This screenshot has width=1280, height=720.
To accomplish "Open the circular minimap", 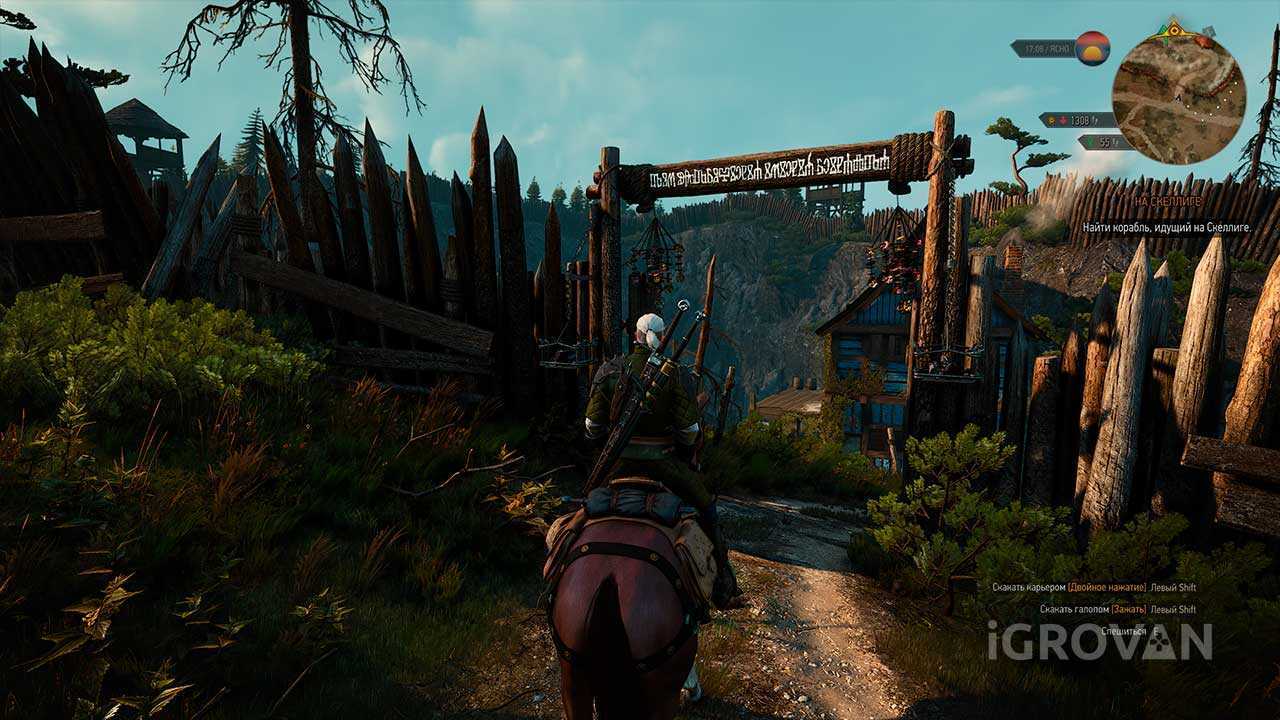I will coord(1178,98).
